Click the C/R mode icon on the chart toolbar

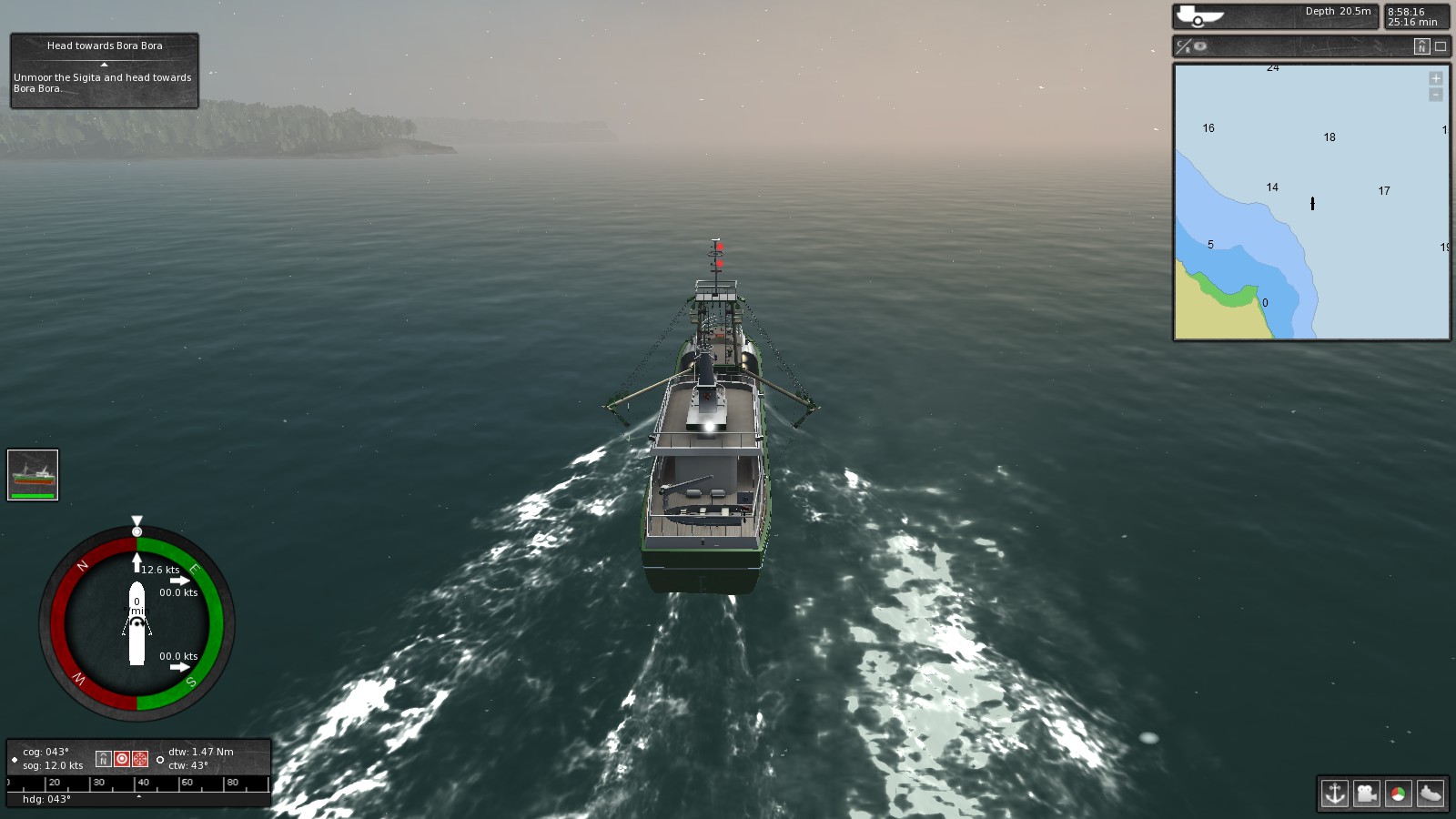[x=1184, y=46]
